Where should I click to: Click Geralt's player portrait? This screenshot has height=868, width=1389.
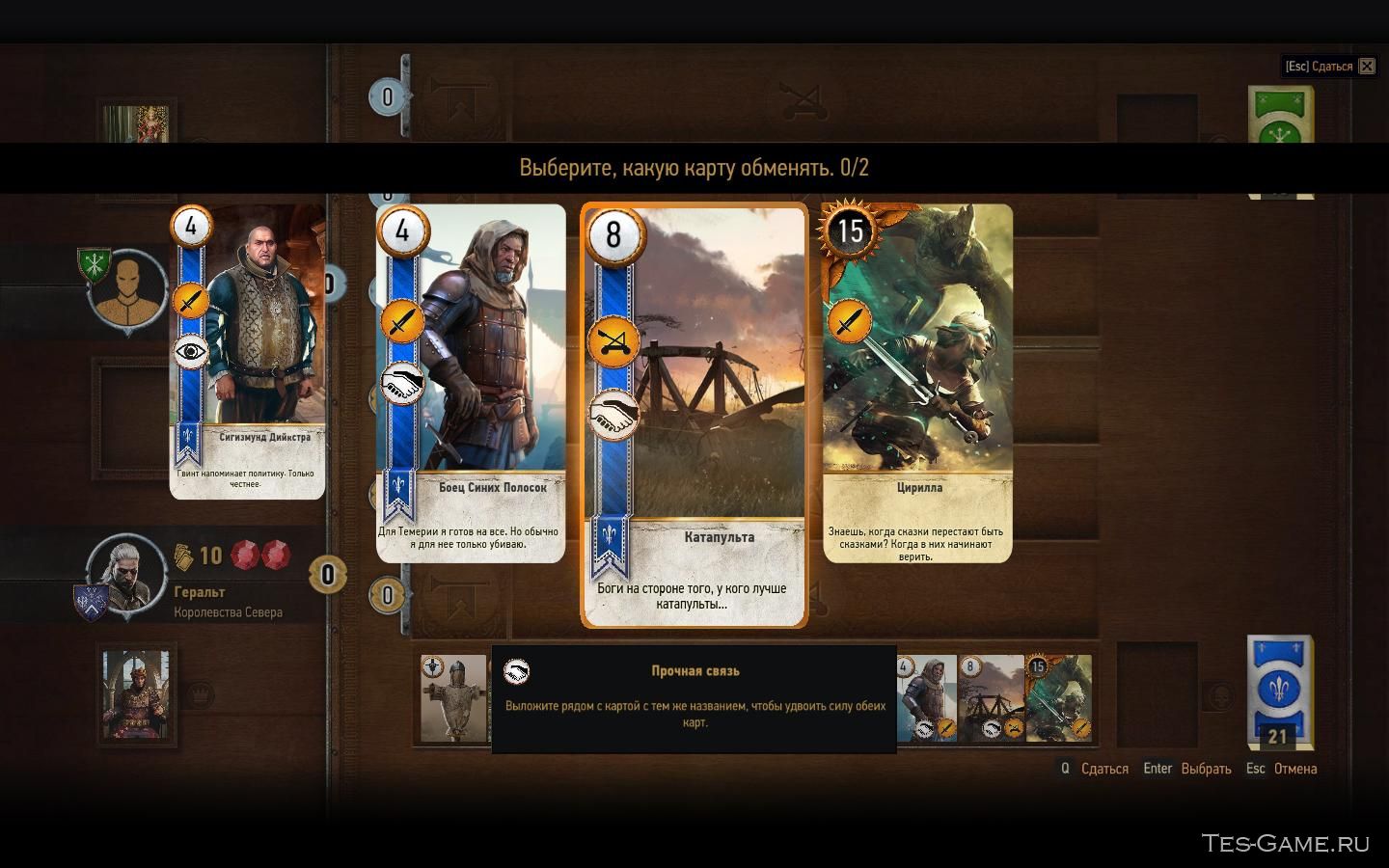123,571
